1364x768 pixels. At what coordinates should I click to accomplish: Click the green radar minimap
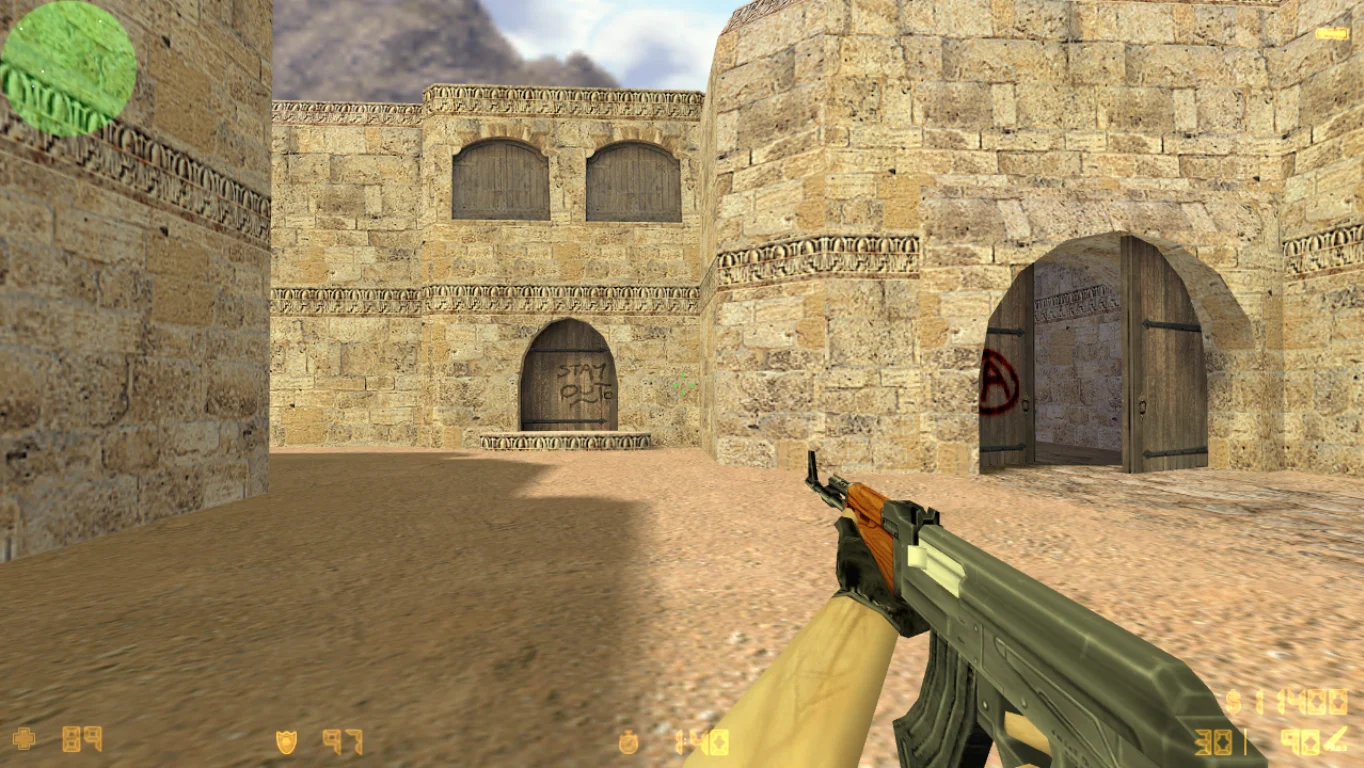[68, 68]
